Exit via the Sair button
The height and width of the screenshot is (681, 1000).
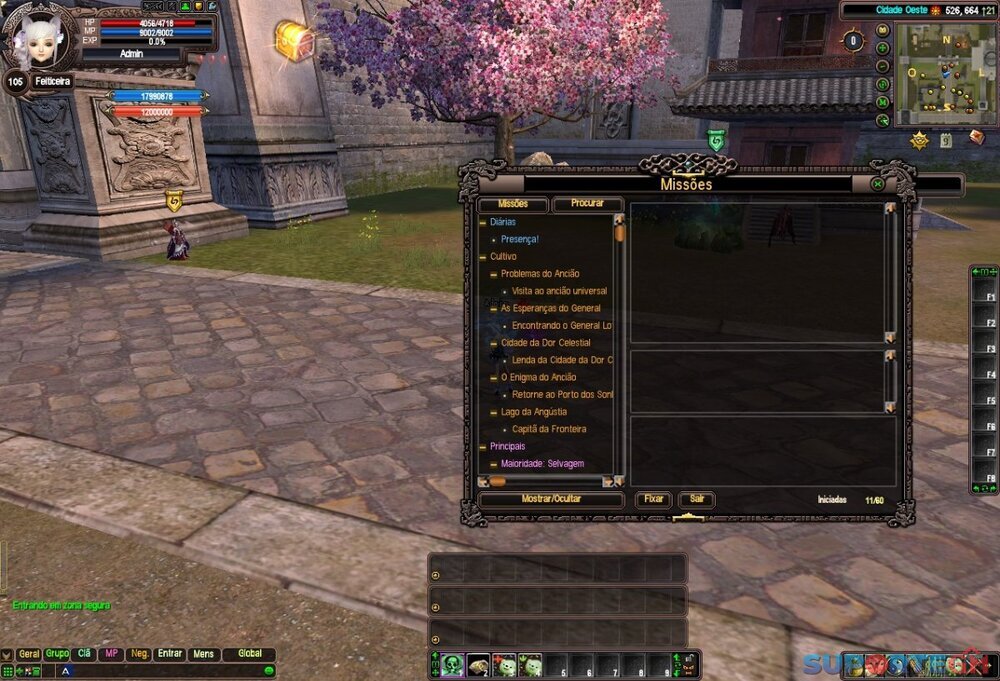click(696, 499)
